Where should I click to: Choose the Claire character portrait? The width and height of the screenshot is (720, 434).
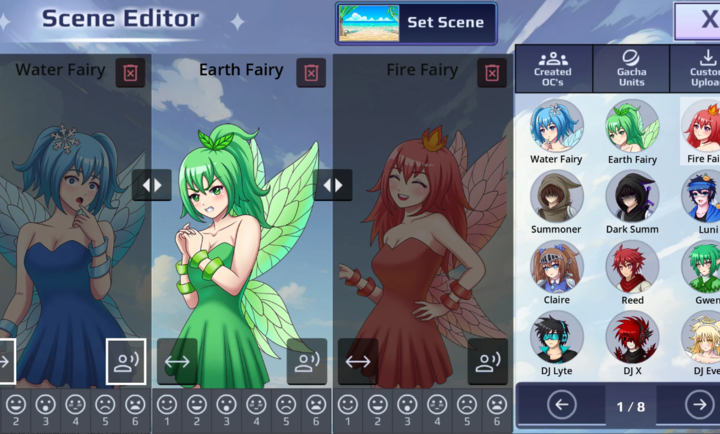[x=557, y=266]
